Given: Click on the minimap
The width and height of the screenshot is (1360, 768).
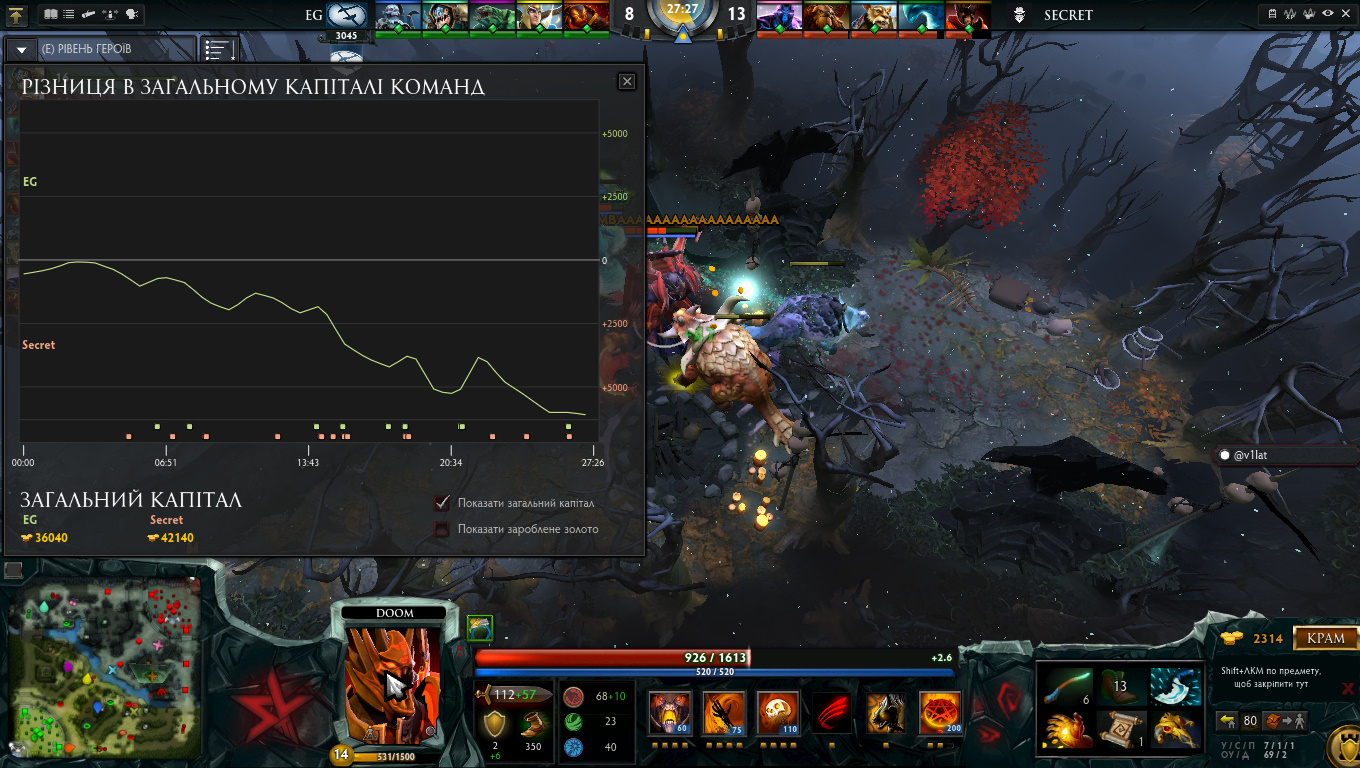Looking at the screenshot, I should click(105, 665).
